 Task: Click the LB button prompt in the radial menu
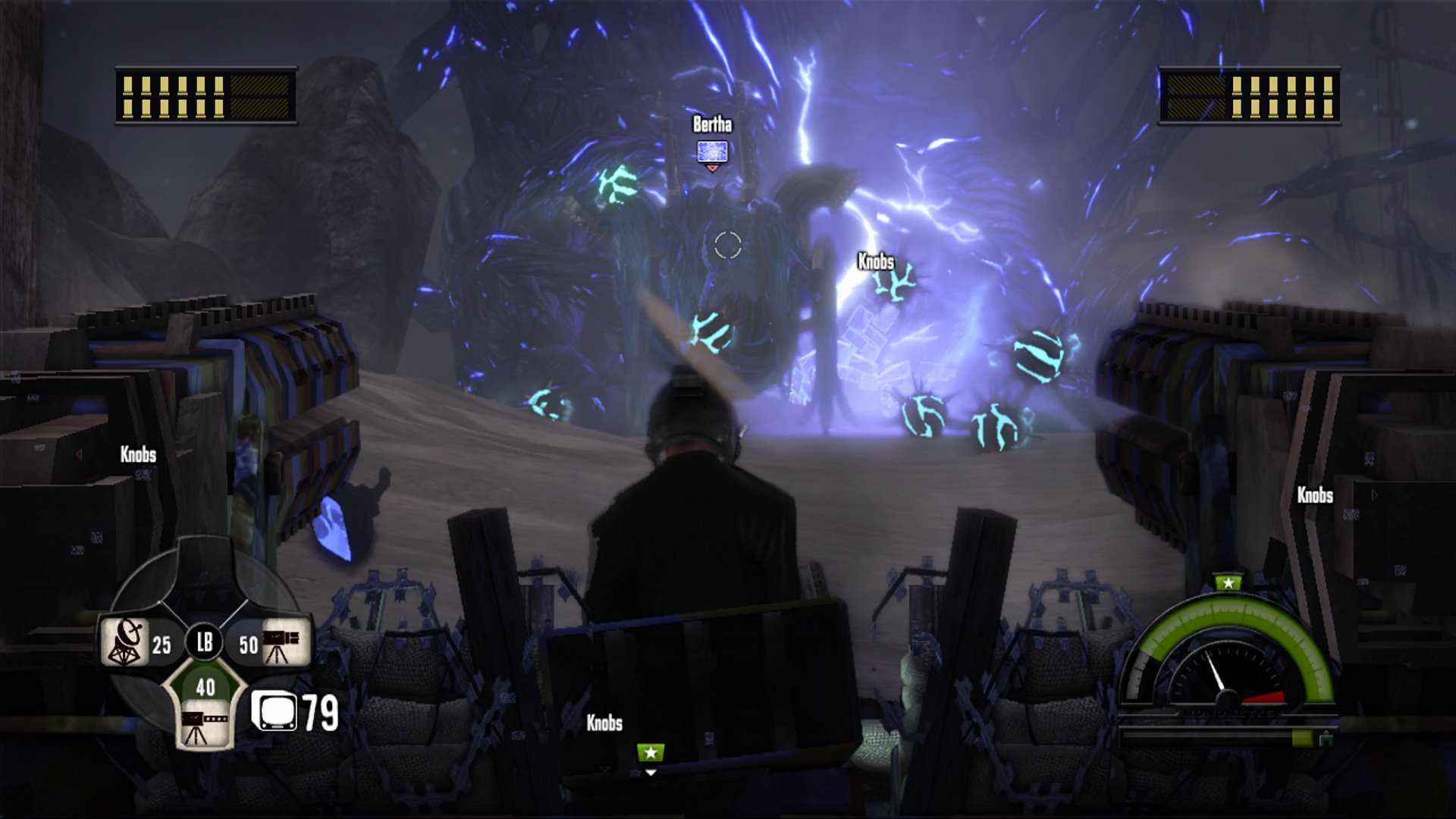[x=203, y=642]
